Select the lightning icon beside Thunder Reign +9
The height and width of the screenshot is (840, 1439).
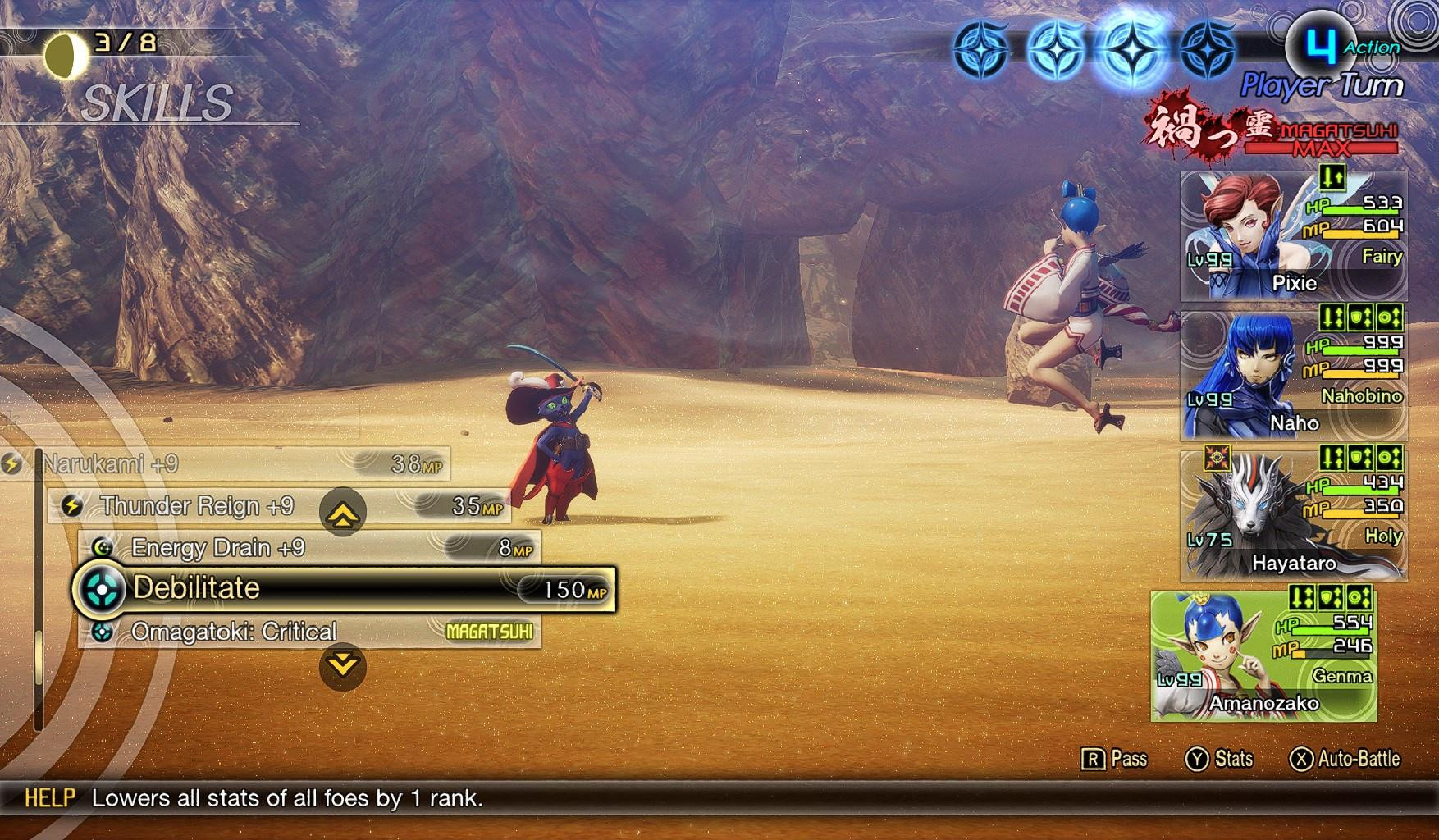[73, 506]
